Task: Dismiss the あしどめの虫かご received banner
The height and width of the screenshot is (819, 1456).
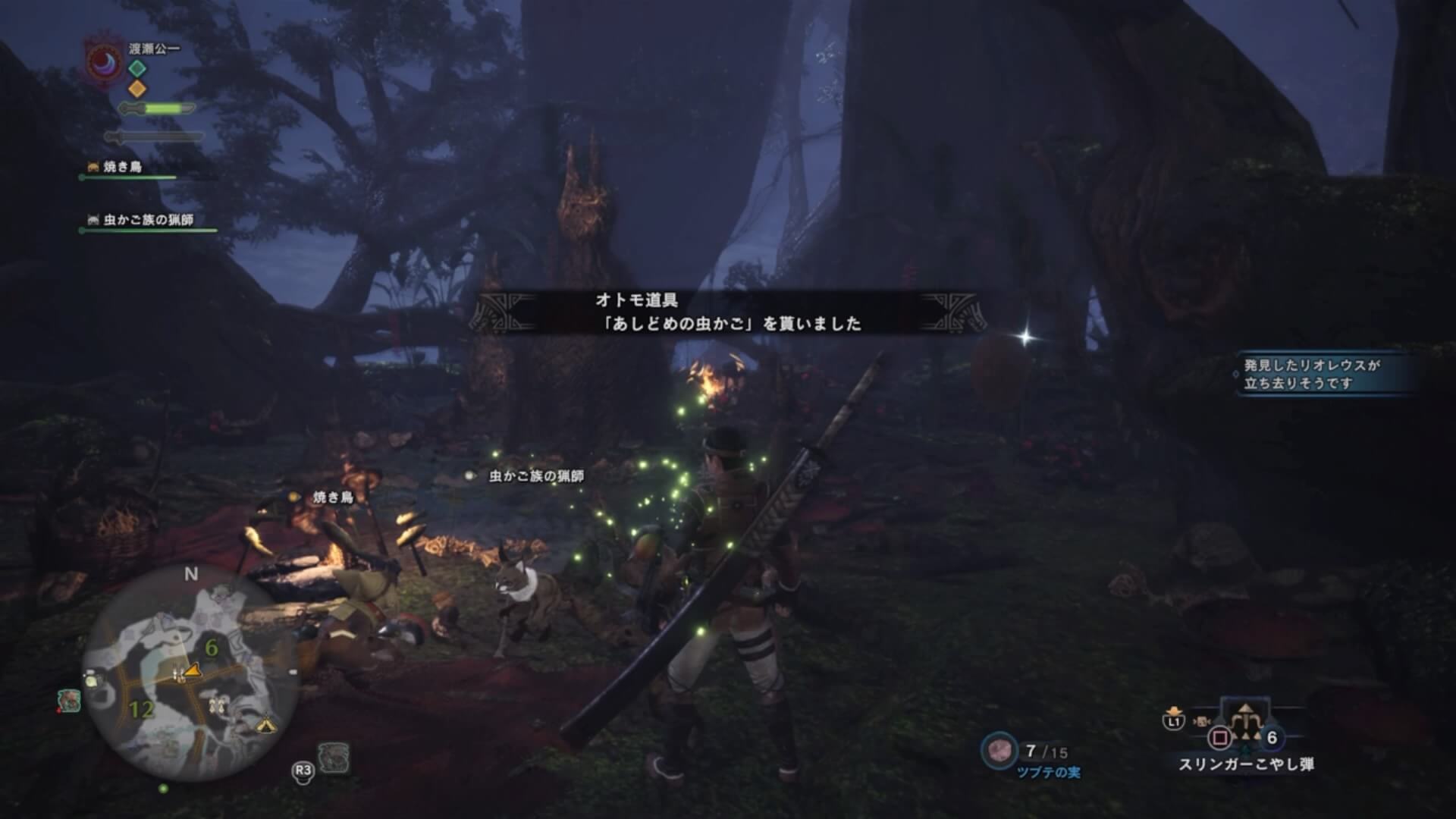Action: [x=727, y=312]
